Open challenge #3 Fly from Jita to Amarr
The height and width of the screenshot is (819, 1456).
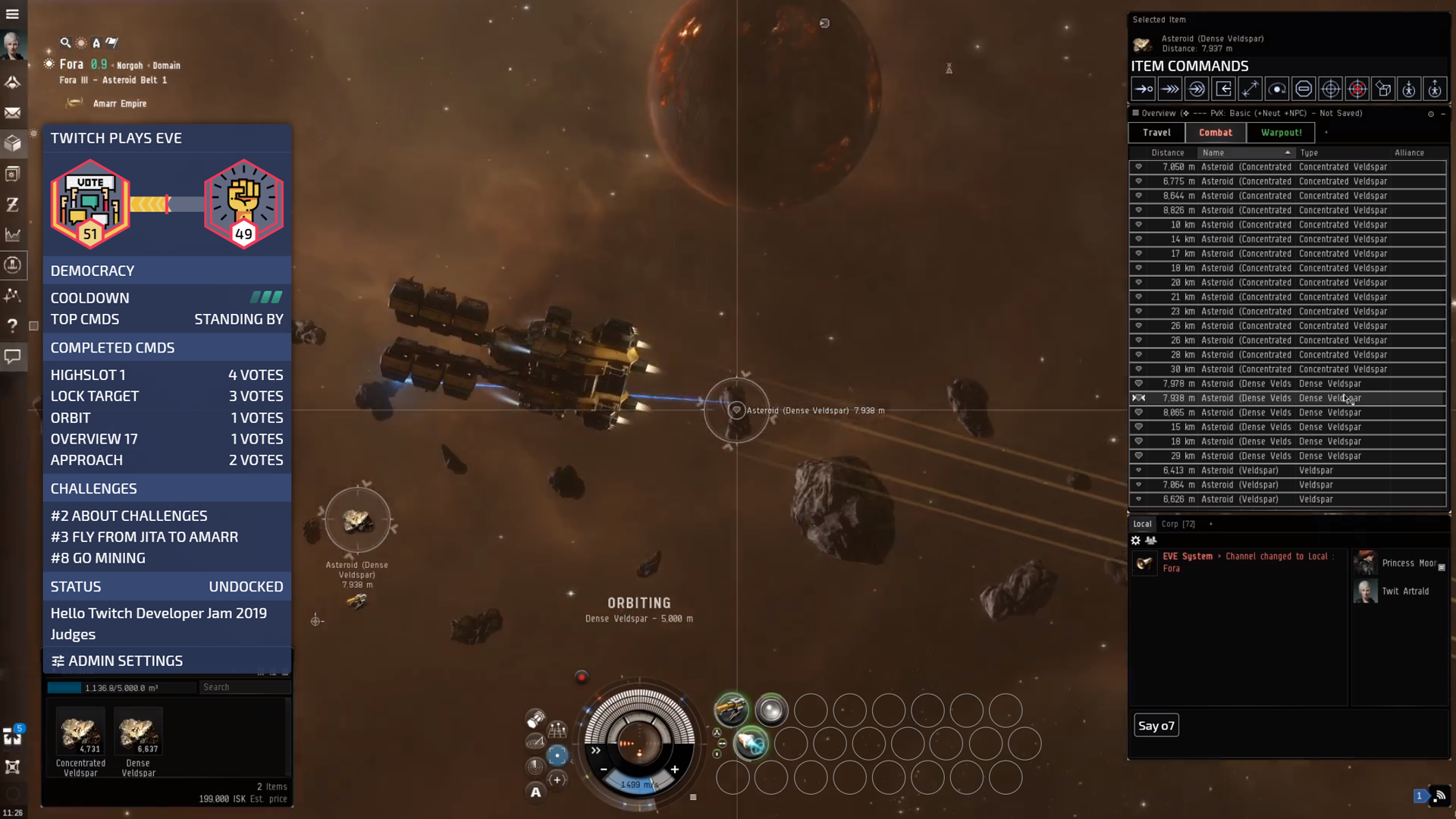144,537
